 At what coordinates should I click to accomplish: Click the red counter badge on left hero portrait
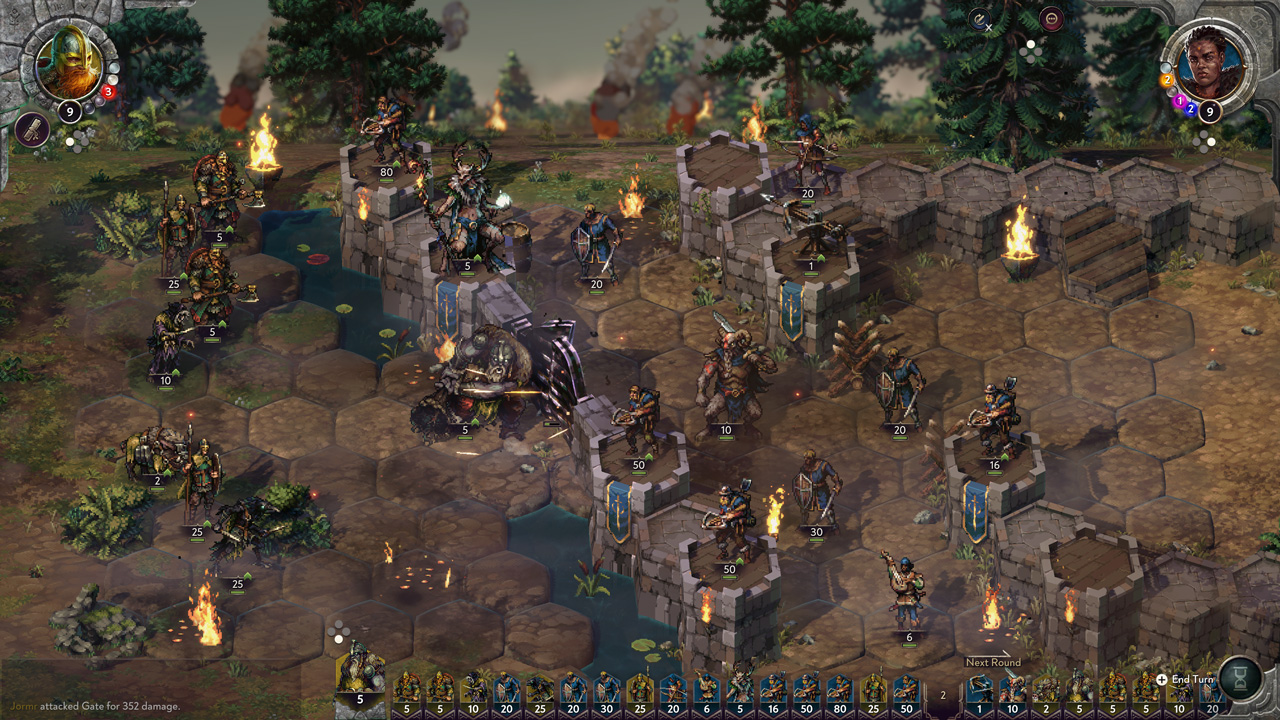tap(108, 91)
